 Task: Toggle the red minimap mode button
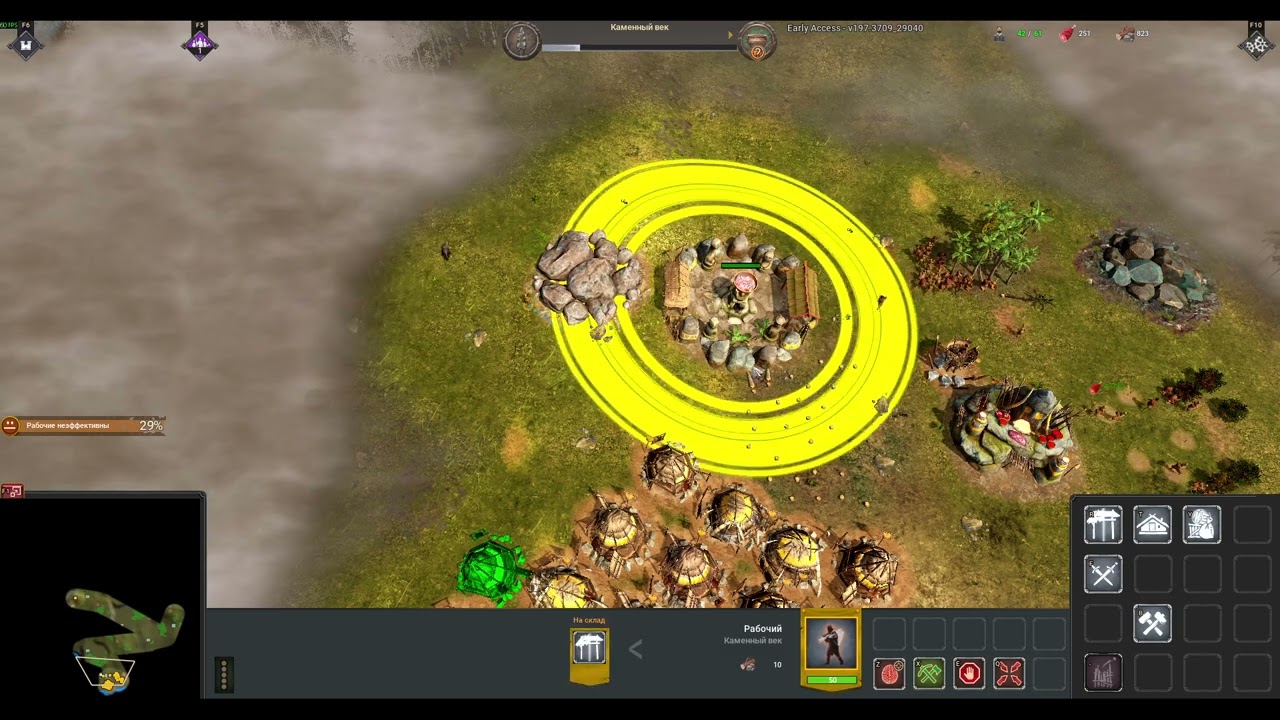tap(12, 491)
